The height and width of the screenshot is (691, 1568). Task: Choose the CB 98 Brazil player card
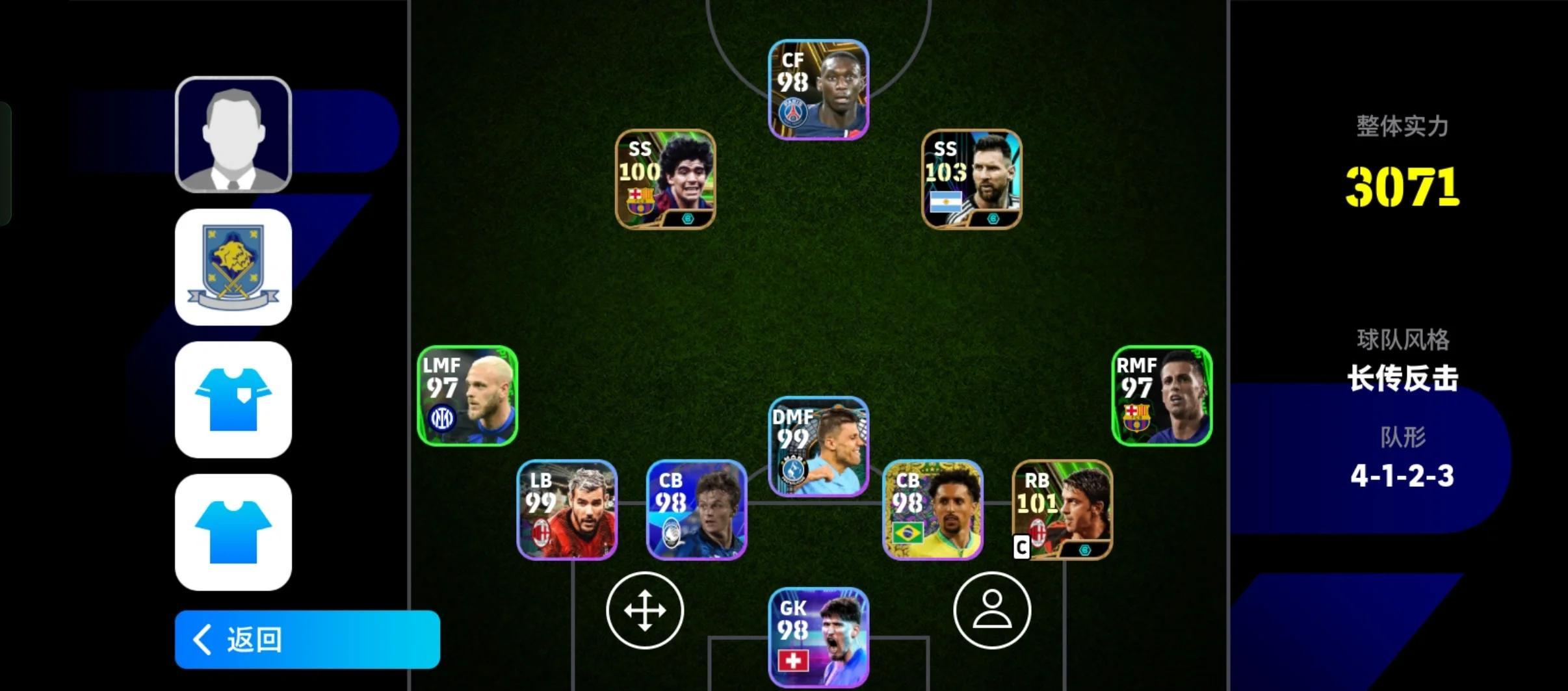coord(932,510)
